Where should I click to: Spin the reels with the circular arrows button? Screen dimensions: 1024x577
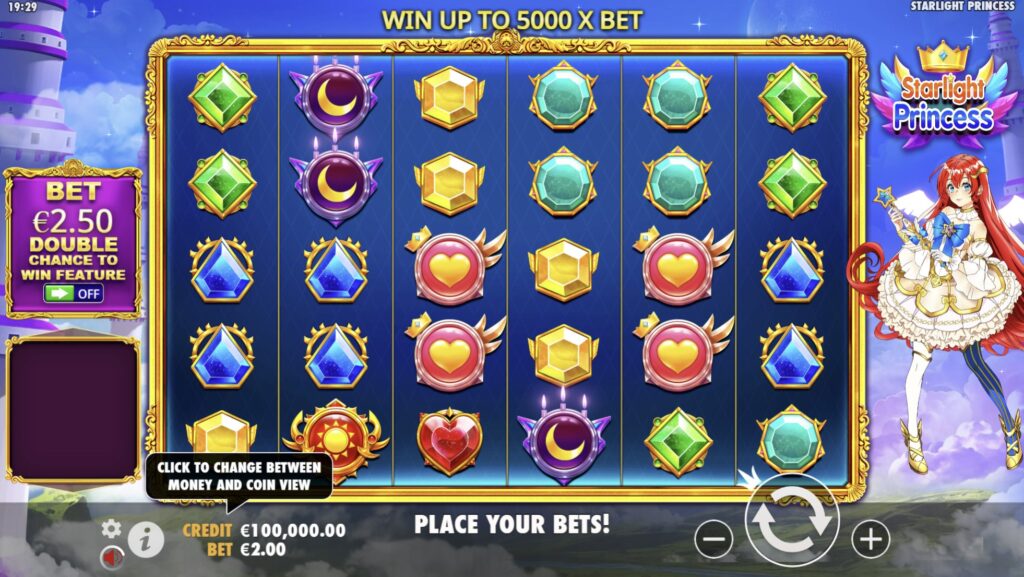click(x=791, y=520)
